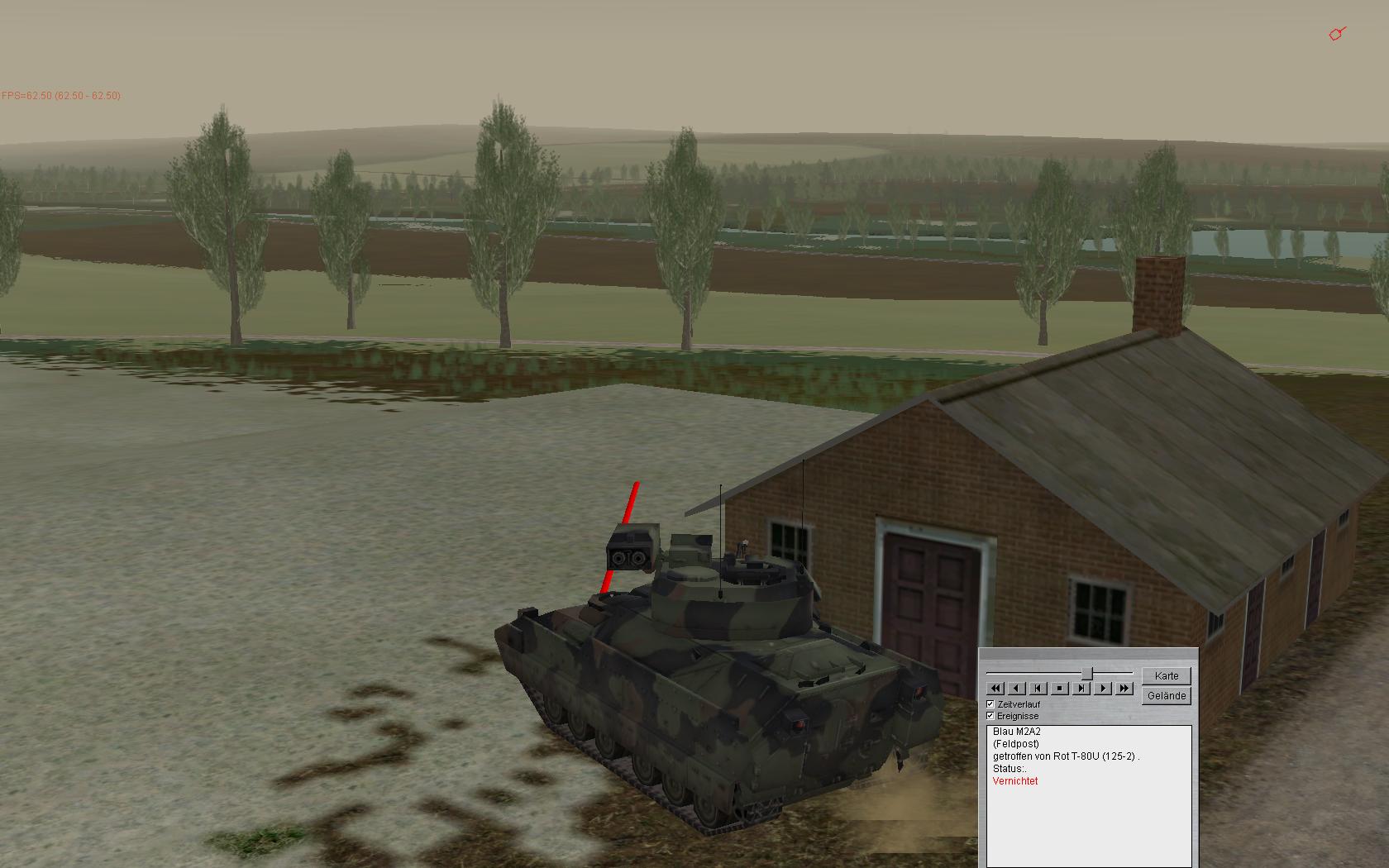Jump to the previous event
1389x868 pixels.
coord(1038,688)
